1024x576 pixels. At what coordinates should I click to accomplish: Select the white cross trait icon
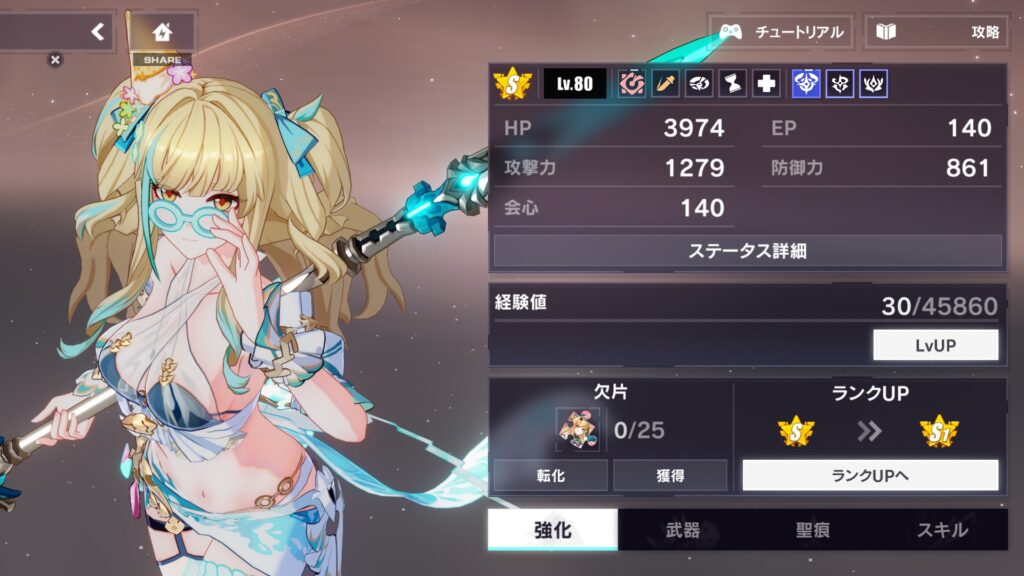767,84
